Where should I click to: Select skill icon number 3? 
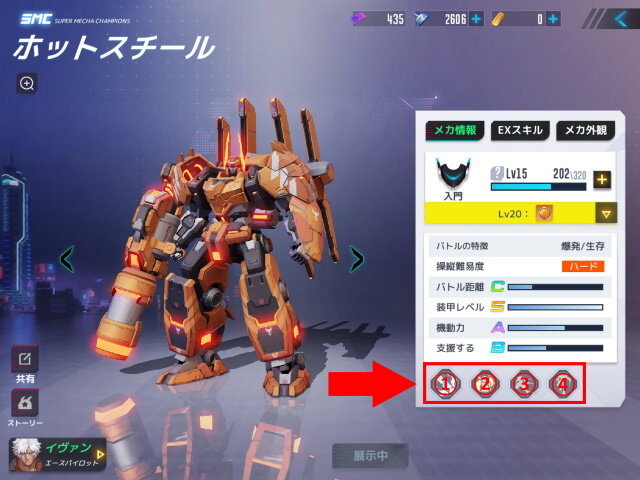[523, 383]
